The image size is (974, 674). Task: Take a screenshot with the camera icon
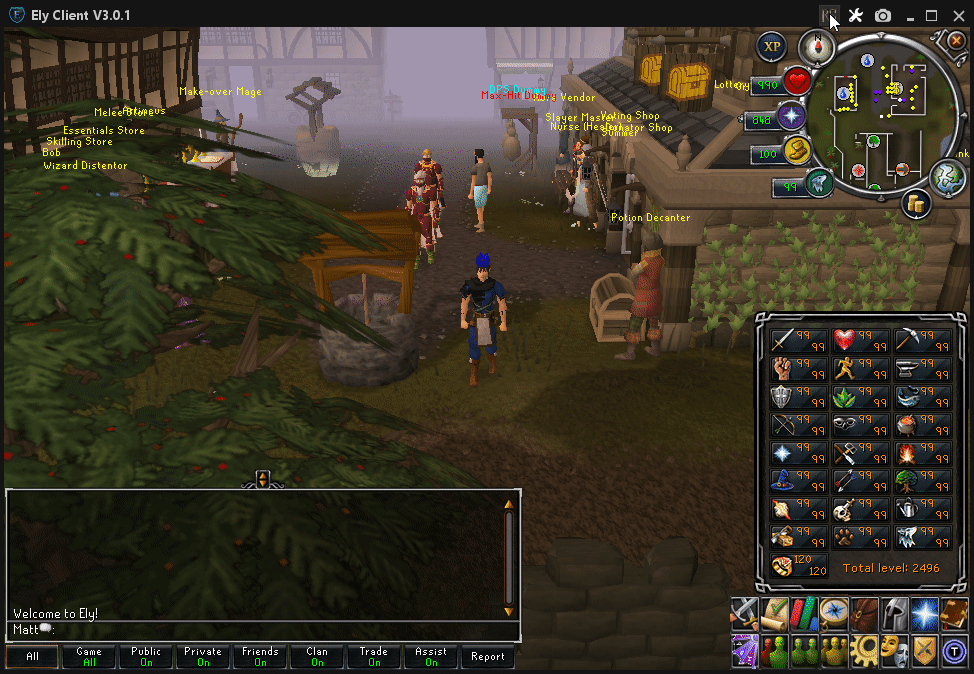click(883, 16)
